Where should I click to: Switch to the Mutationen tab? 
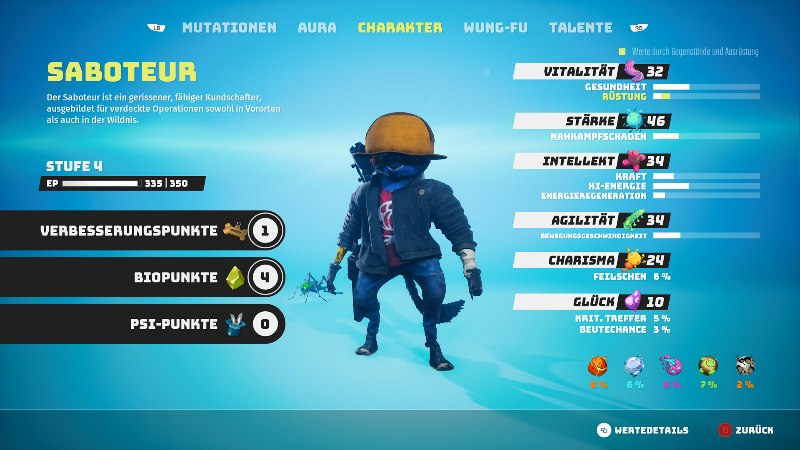(x=229, y=28)
